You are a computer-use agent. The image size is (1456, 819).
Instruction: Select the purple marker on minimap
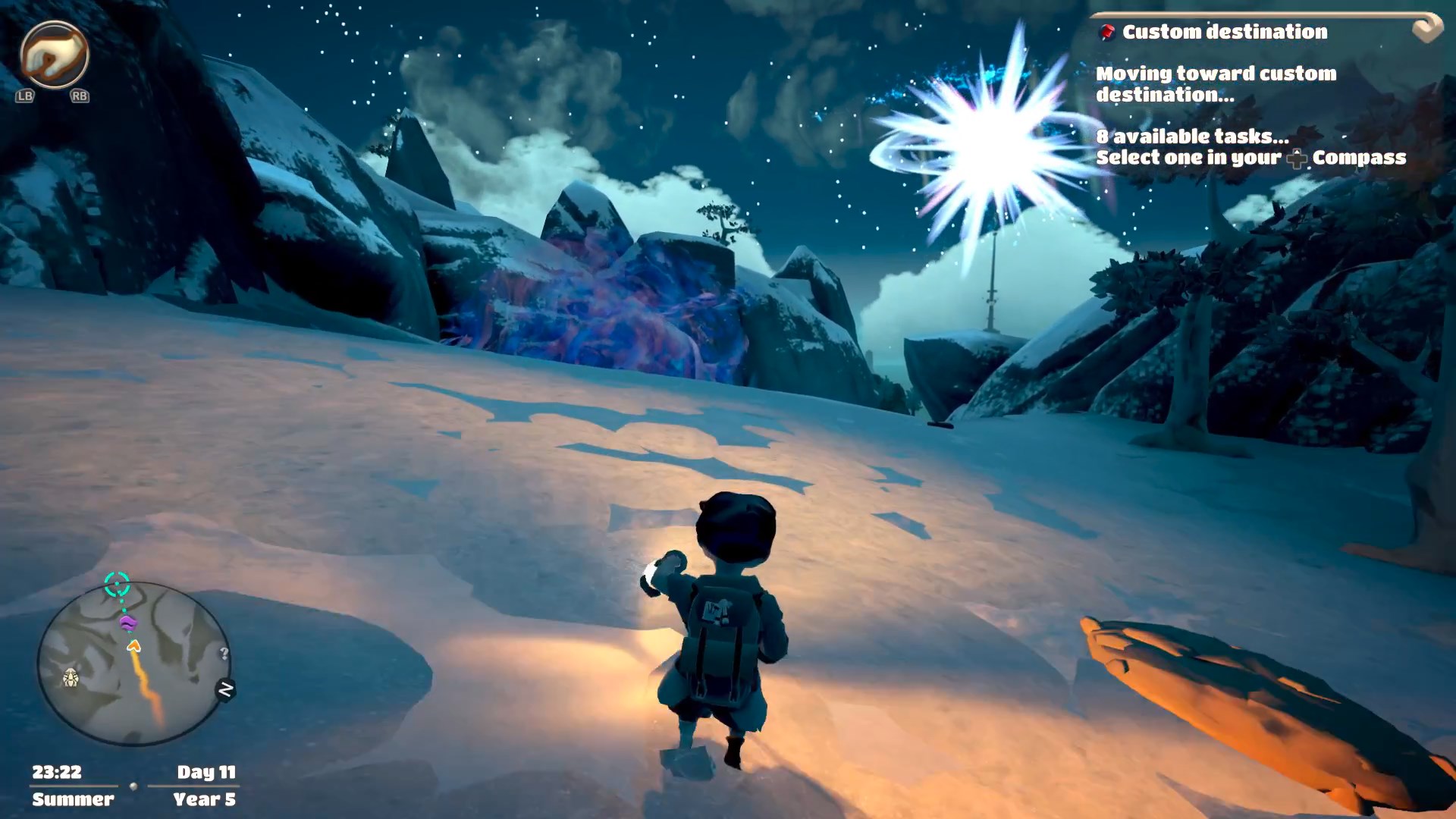(128, 623)
